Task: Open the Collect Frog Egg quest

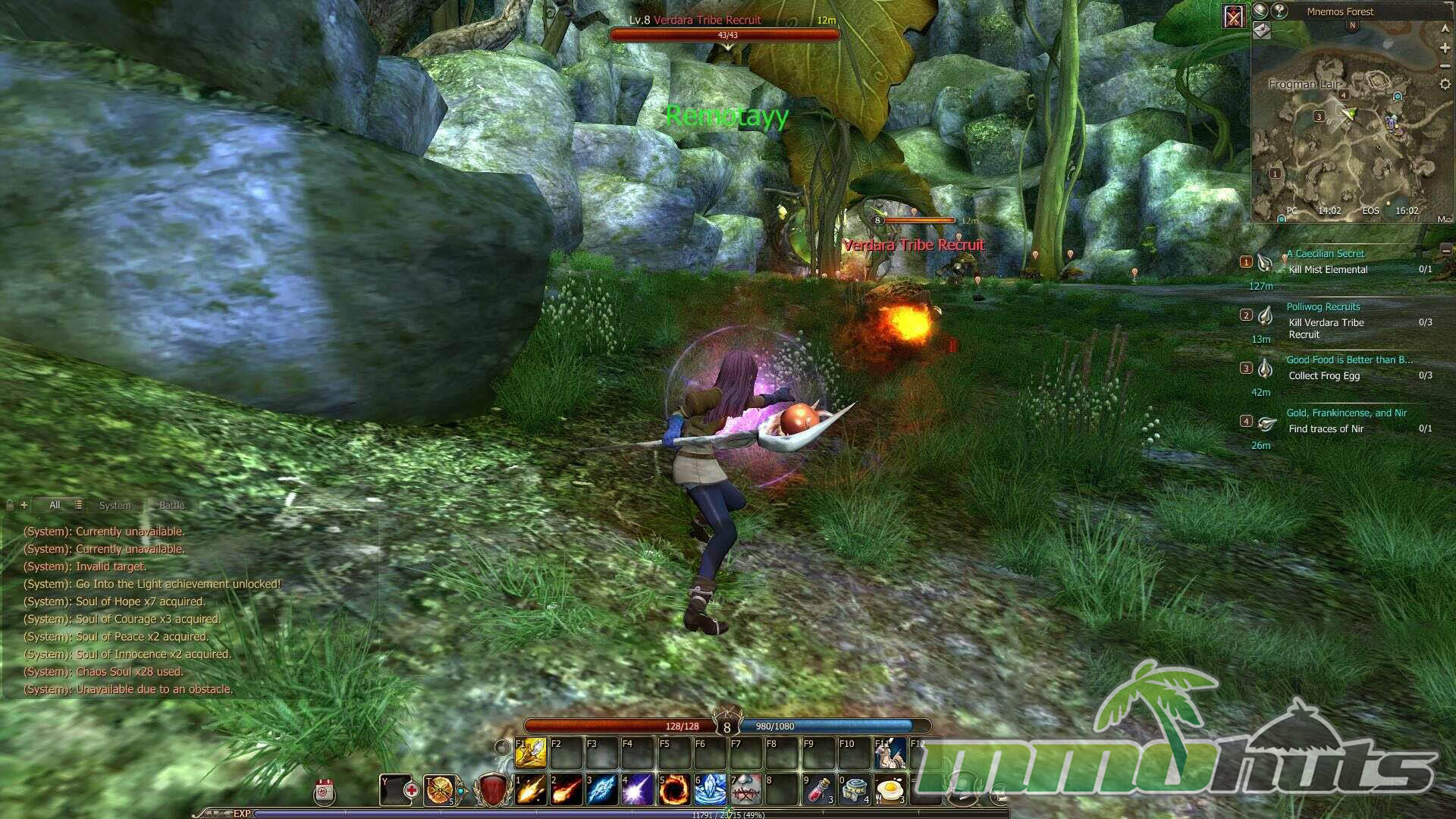Action: pos(1324,376)
